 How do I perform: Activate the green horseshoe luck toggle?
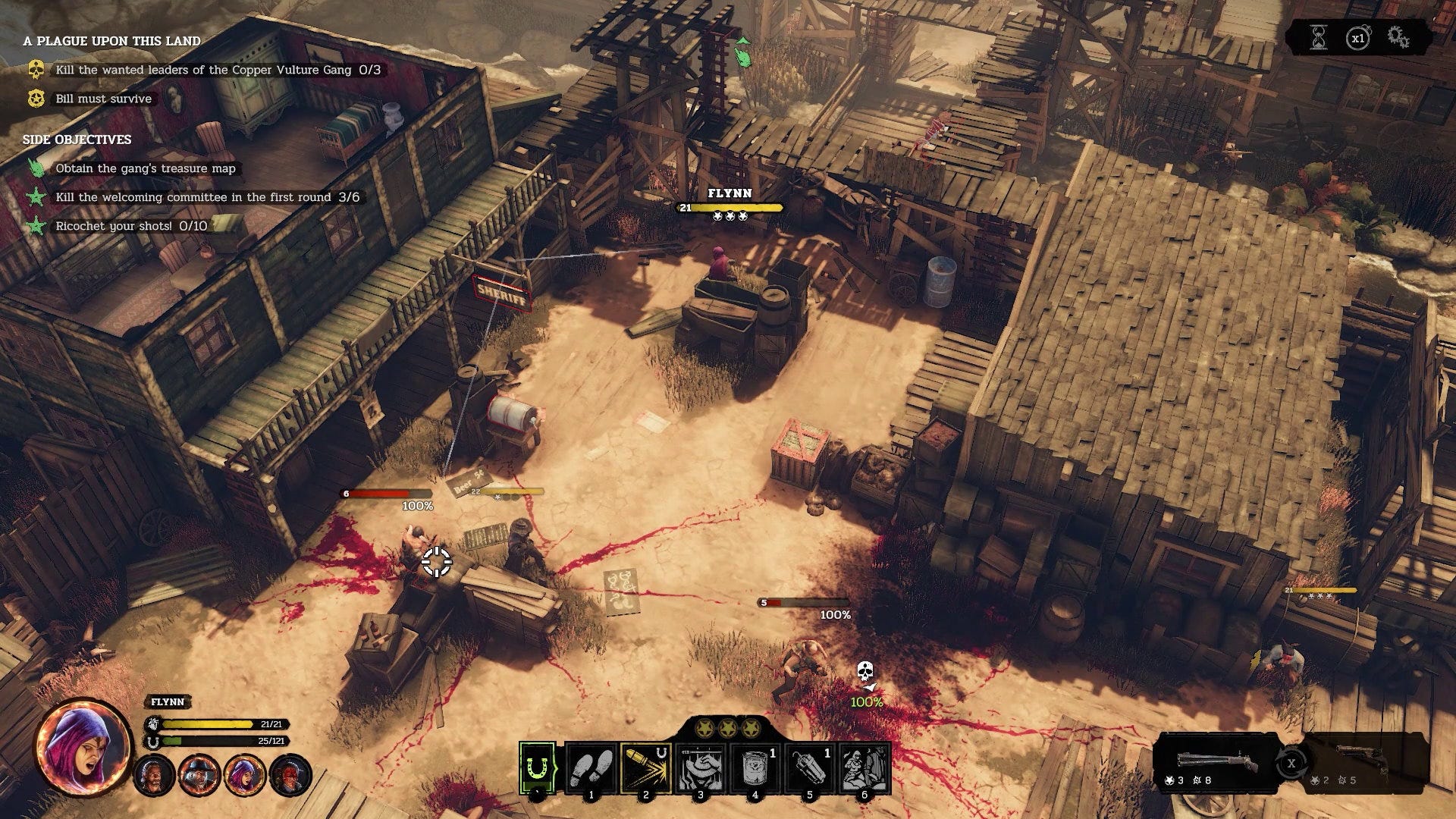point(537,767)
